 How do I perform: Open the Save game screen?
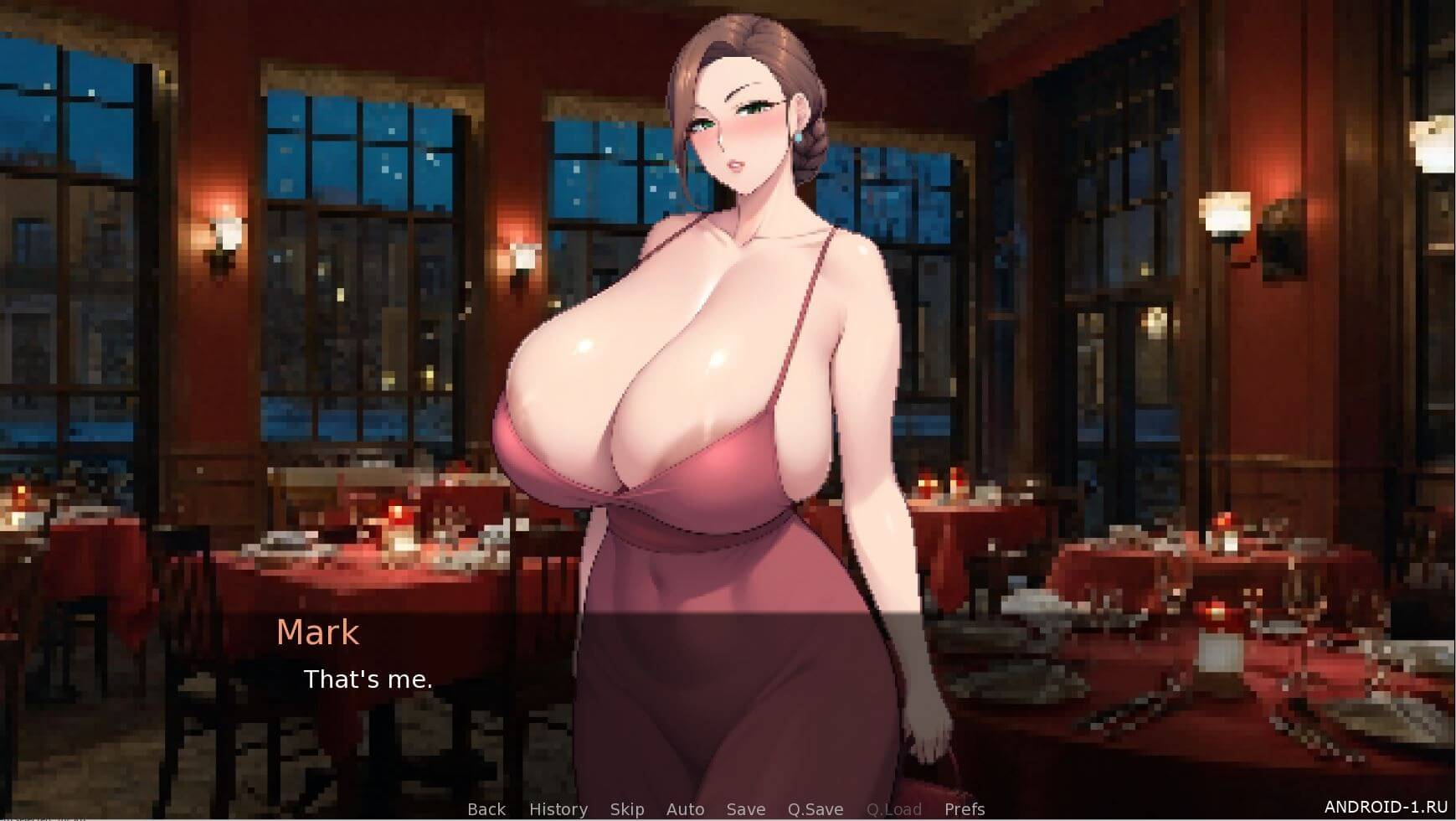pyautogui.click(x=745, y=809)
